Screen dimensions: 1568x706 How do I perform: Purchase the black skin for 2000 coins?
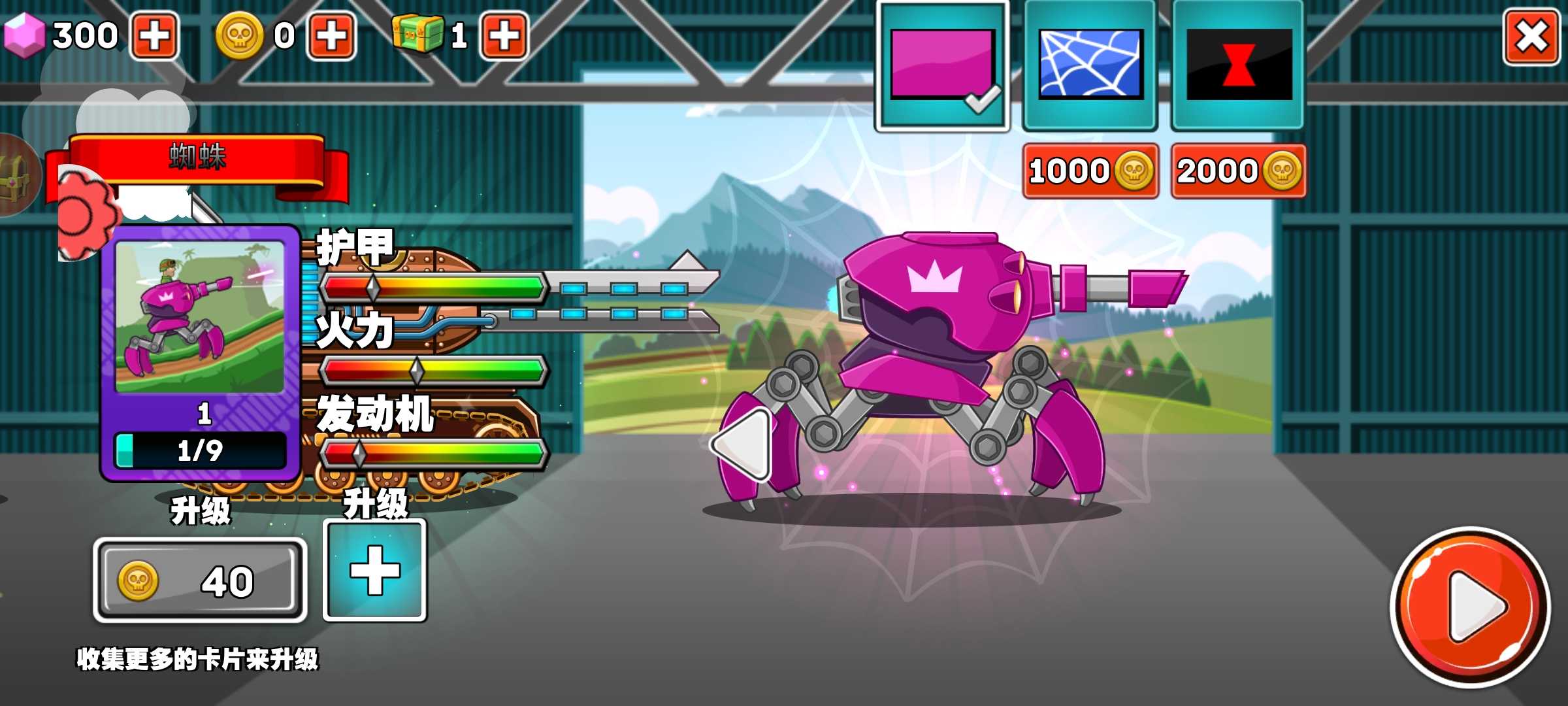point(1238,171)
